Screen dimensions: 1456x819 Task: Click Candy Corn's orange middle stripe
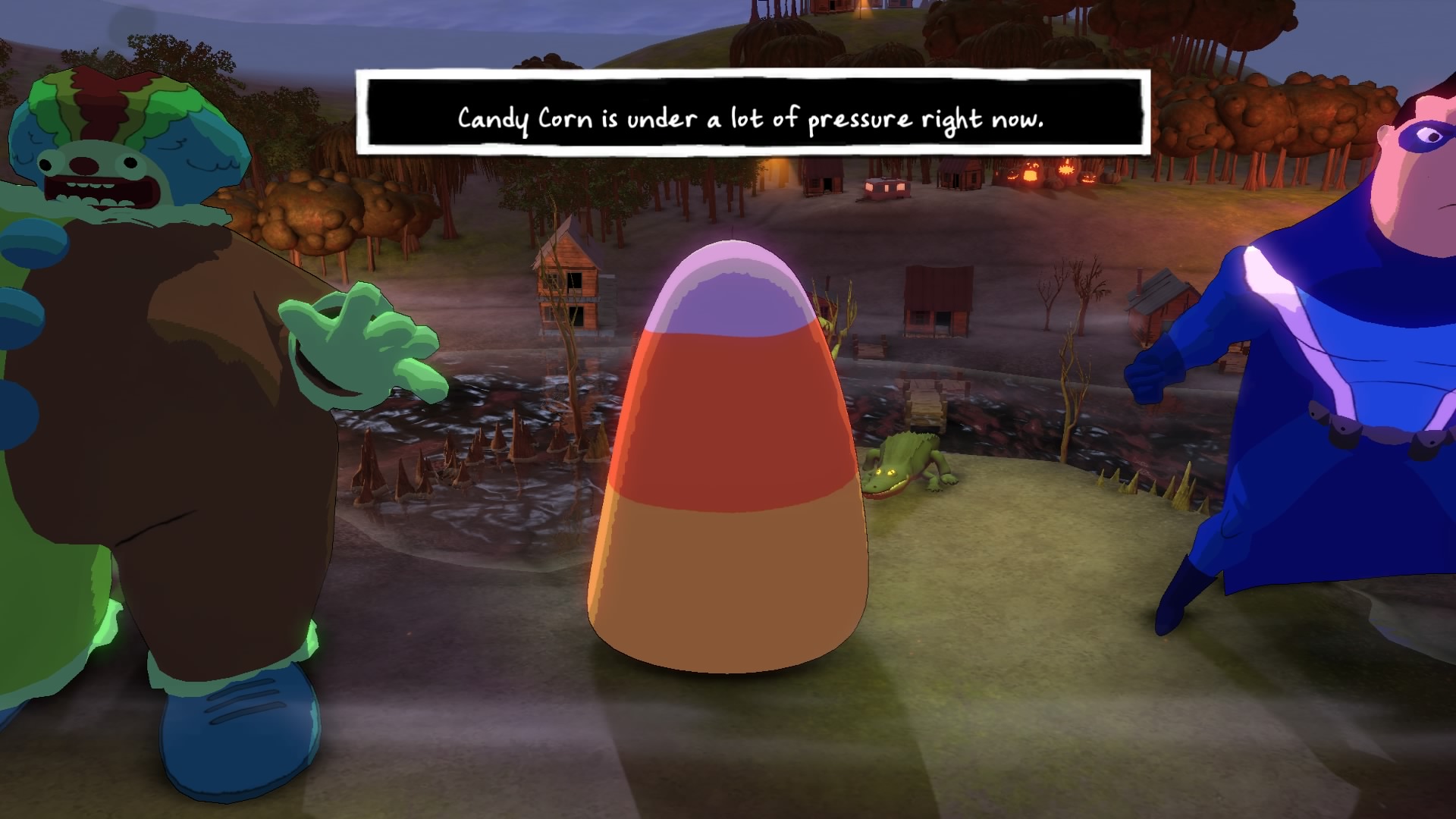point(728,417)
